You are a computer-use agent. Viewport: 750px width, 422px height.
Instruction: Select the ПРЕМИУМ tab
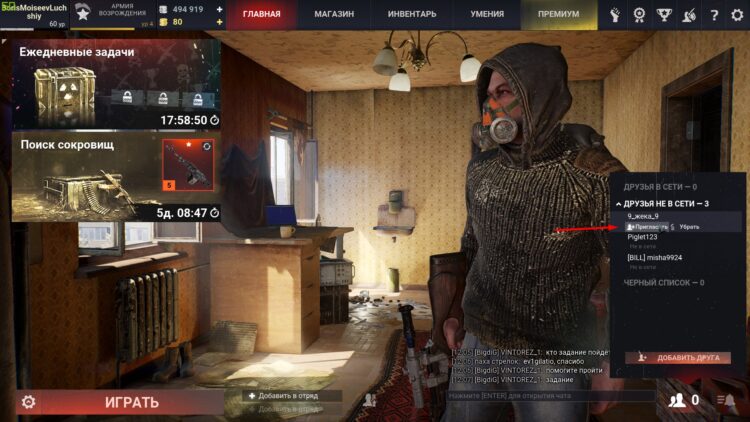[558, 15]
